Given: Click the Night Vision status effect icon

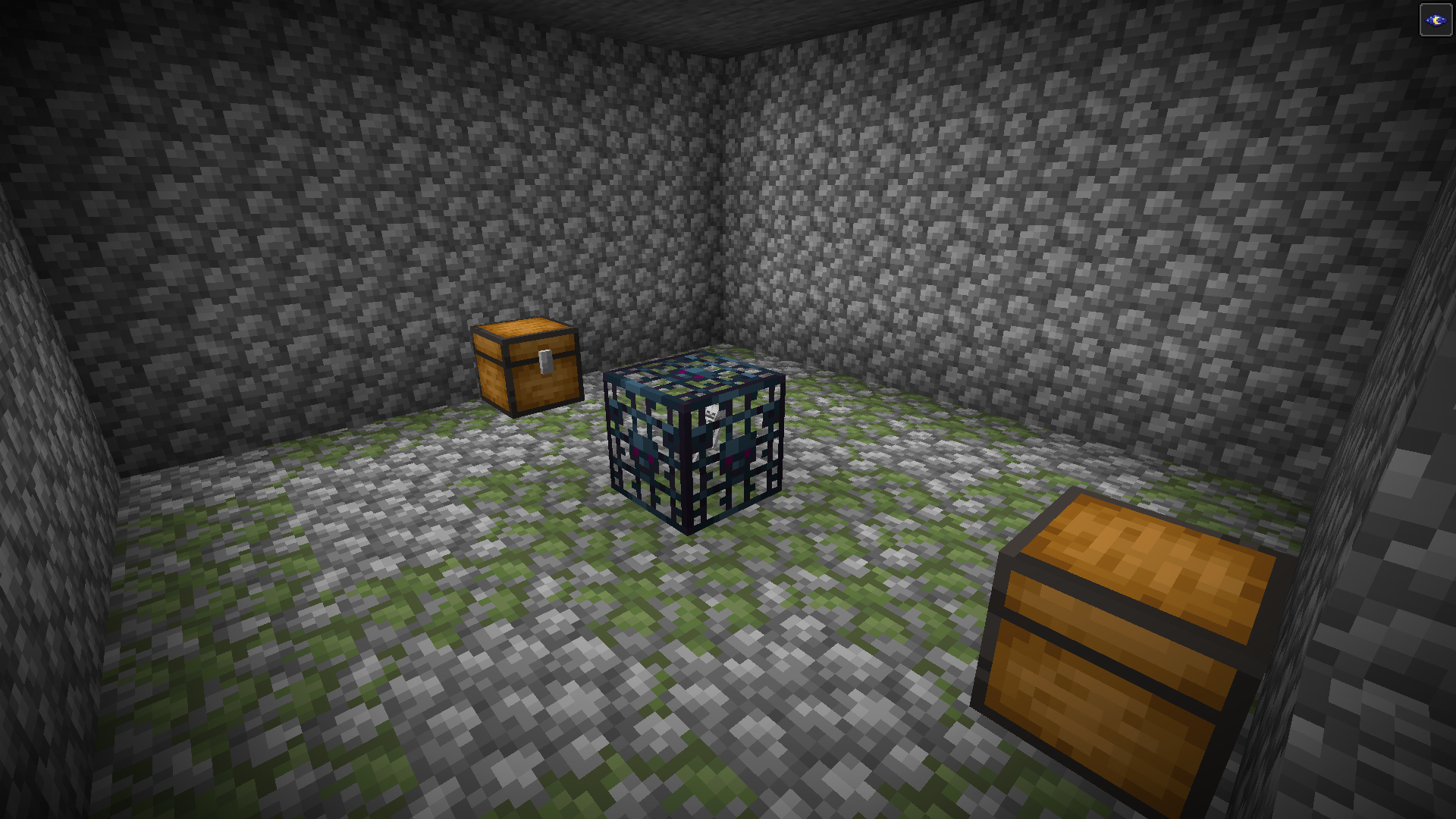Looking at the screenshot, I should 1435,20.
